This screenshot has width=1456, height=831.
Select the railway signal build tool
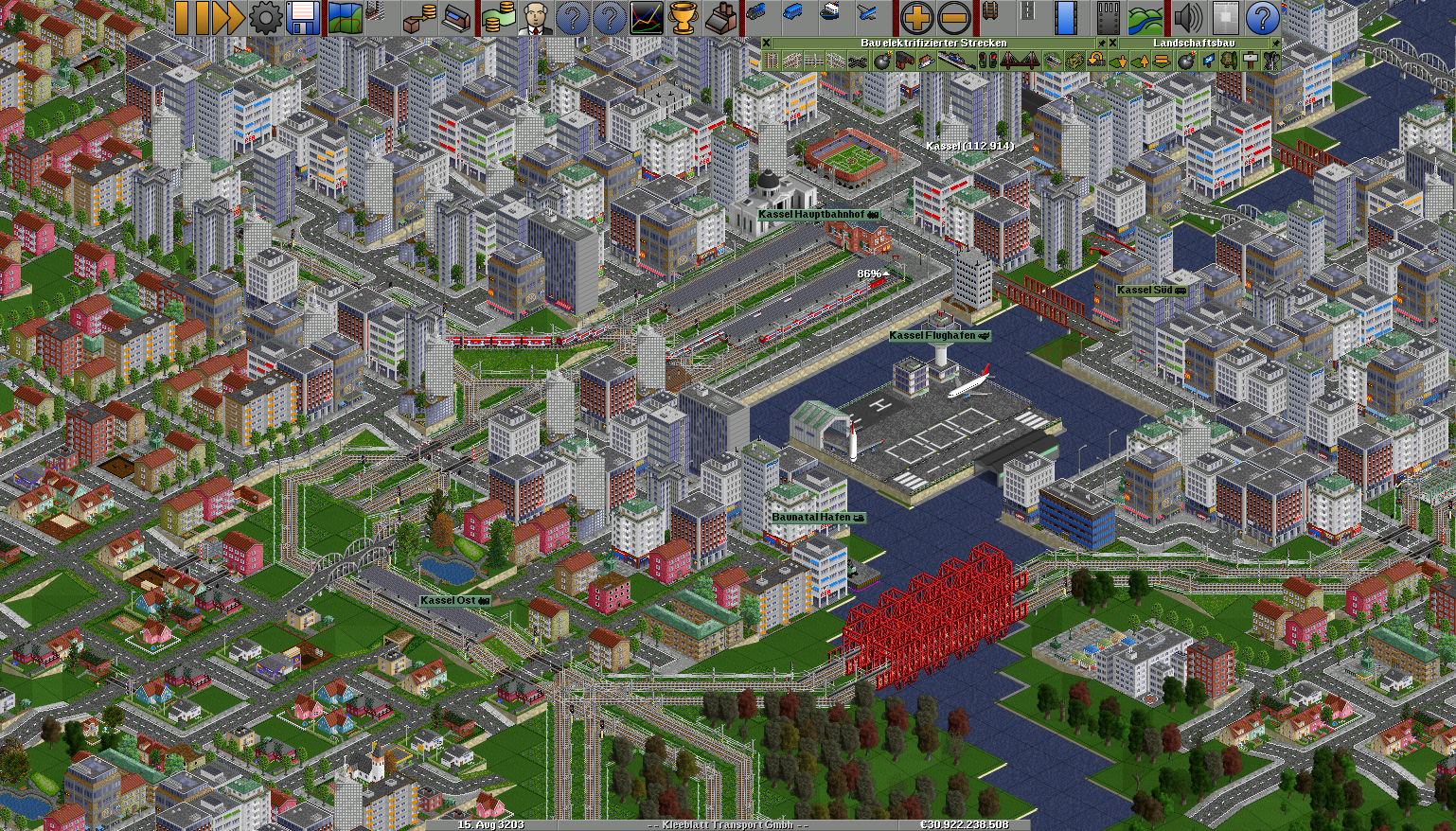pyautogui.click(x=987, y=62)
